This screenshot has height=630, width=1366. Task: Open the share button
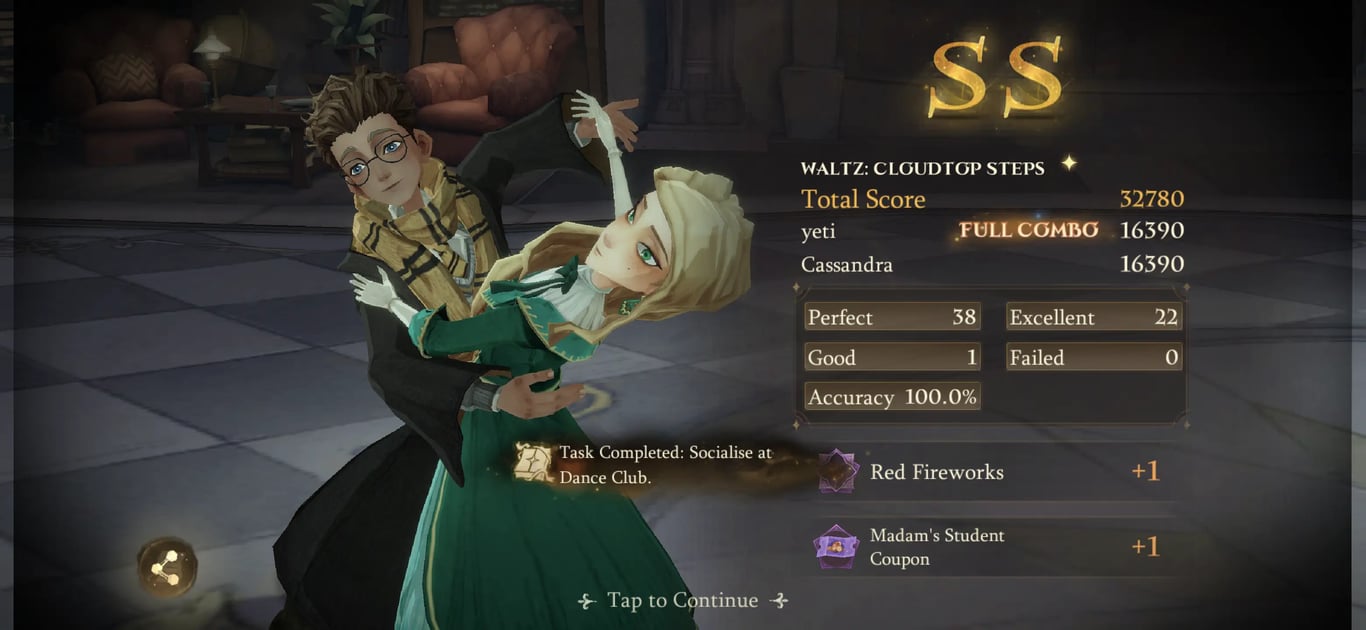click(167, 566)
